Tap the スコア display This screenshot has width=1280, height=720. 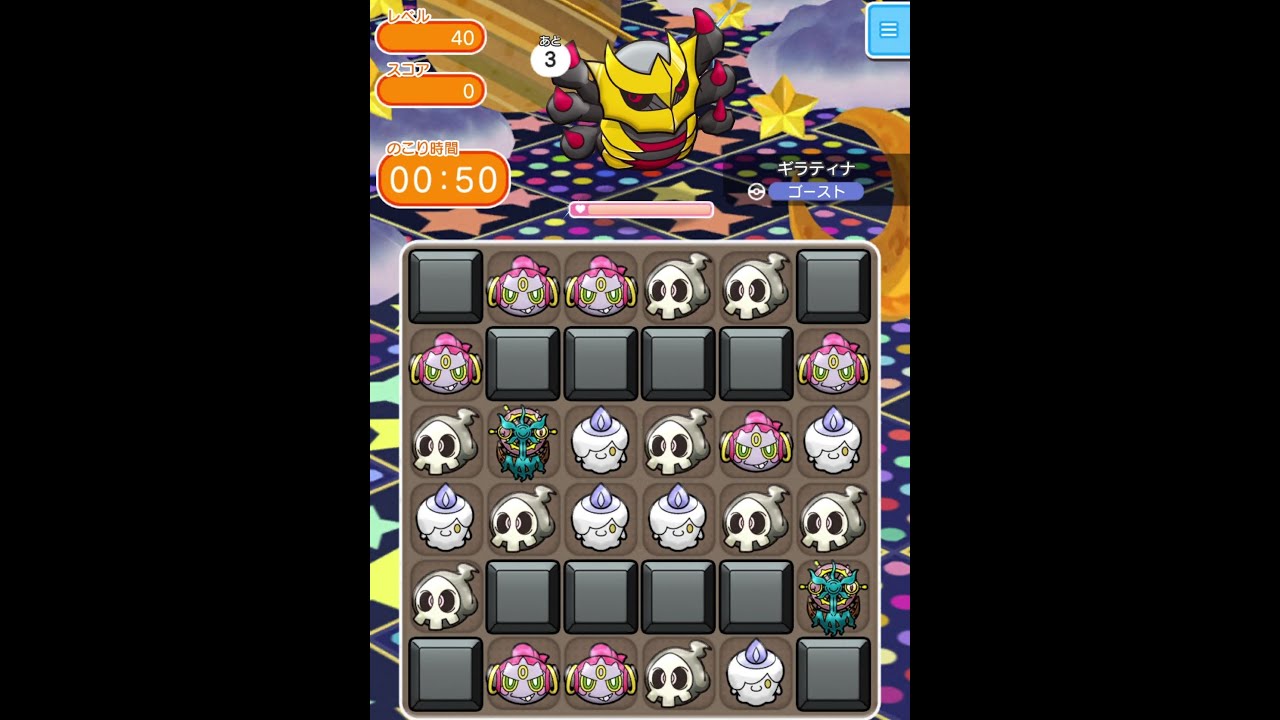tap(430, 90)
